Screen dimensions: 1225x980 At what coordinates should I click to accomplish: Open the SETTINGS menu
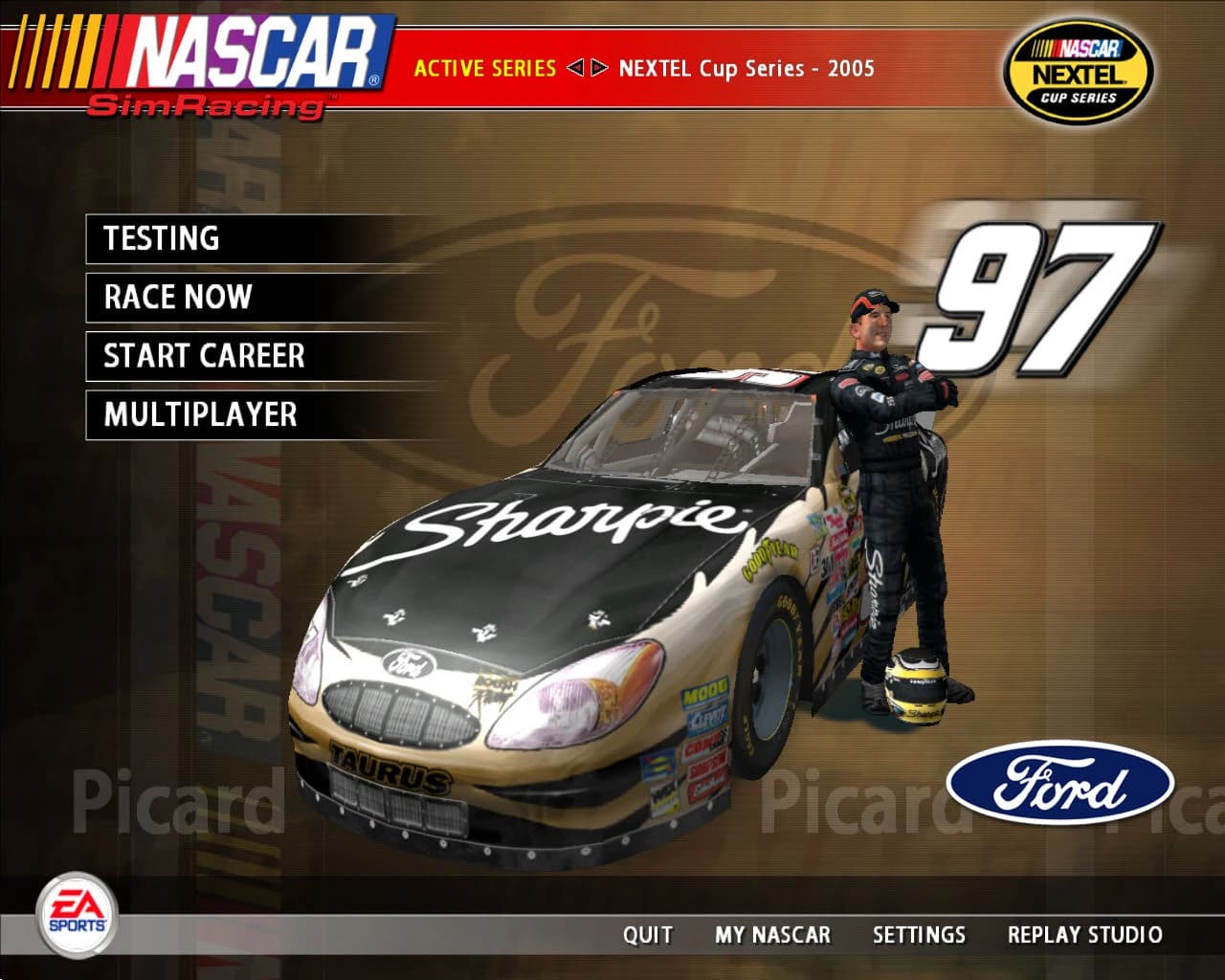point(919,935)
